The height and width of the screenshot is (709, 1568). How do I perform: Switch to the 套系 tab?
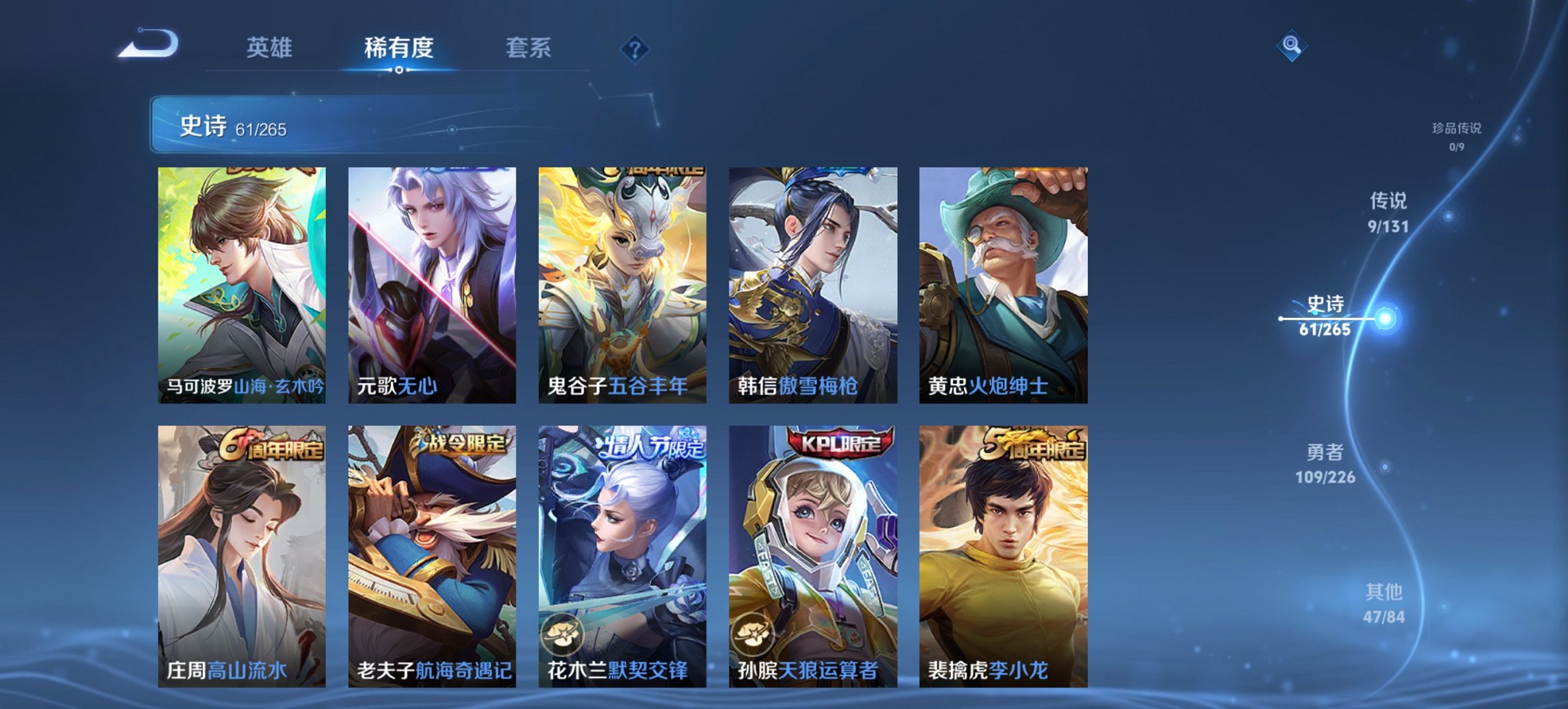tap(529, 48)
